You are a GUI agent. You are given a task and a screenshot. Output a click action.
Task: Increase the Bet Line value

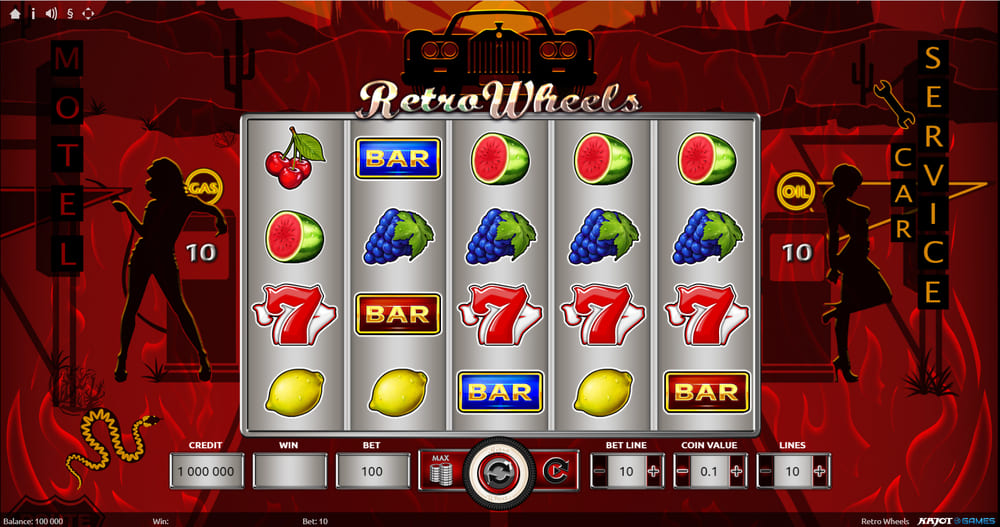(654, 470)
